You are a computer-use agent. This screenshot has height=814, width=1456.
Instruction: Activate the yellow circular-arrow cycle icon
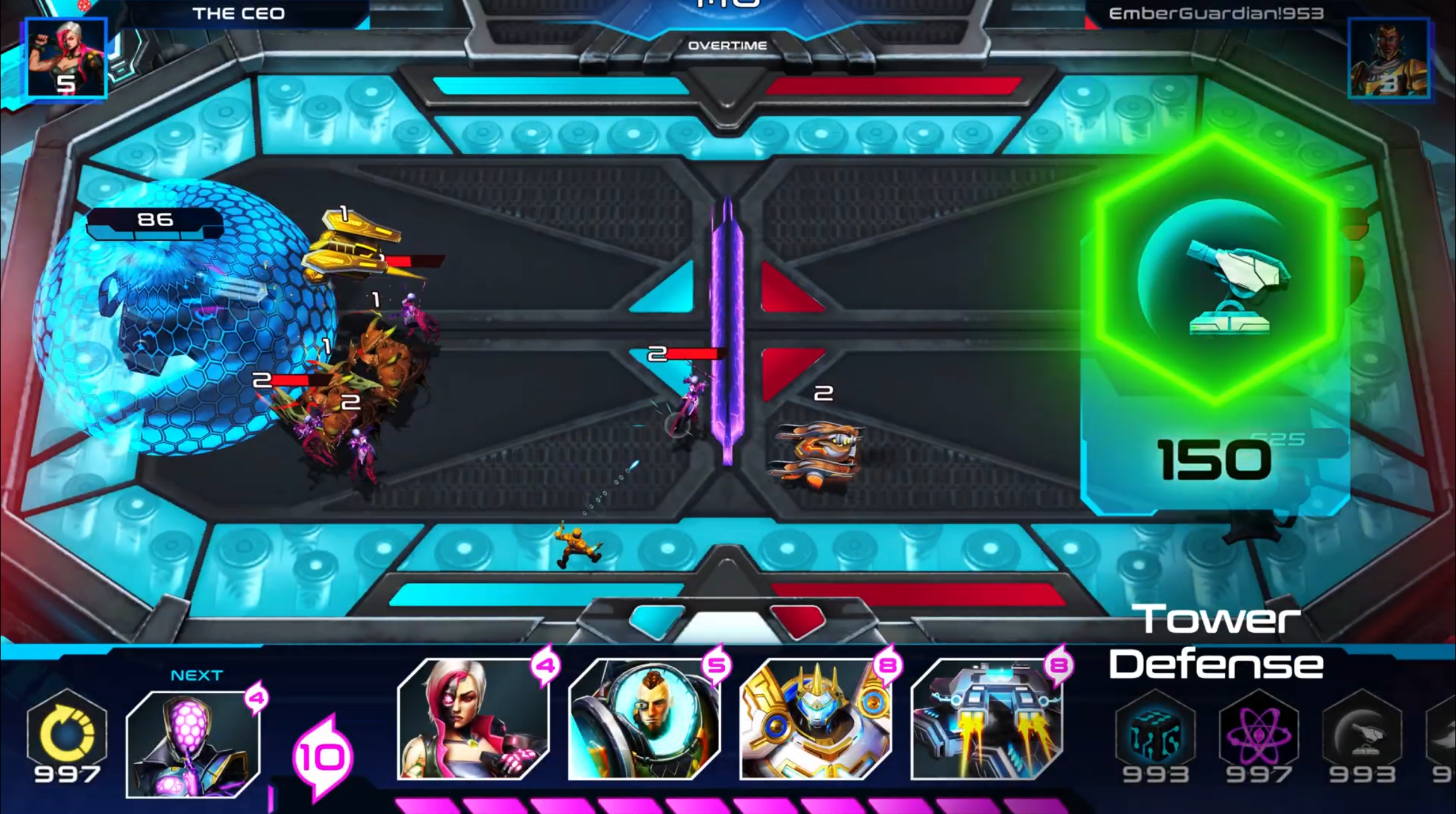[67, 732]
